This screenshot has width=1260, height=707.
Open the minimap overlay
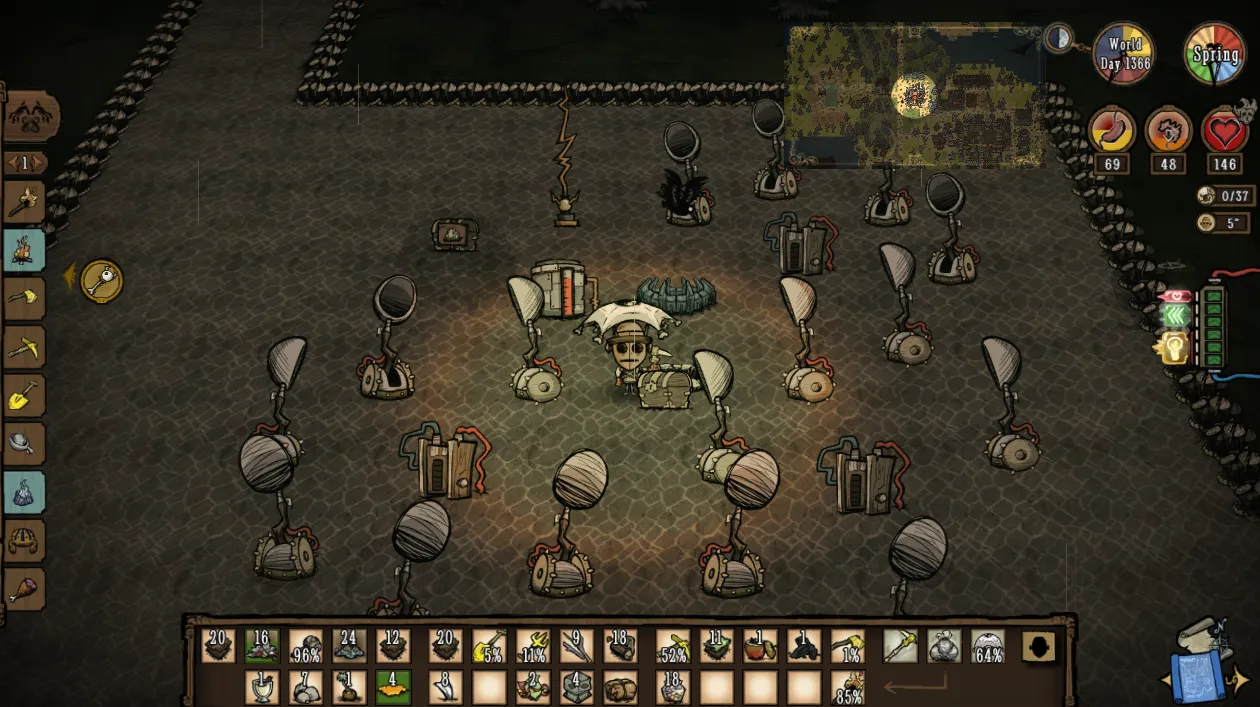pos(915,96)
